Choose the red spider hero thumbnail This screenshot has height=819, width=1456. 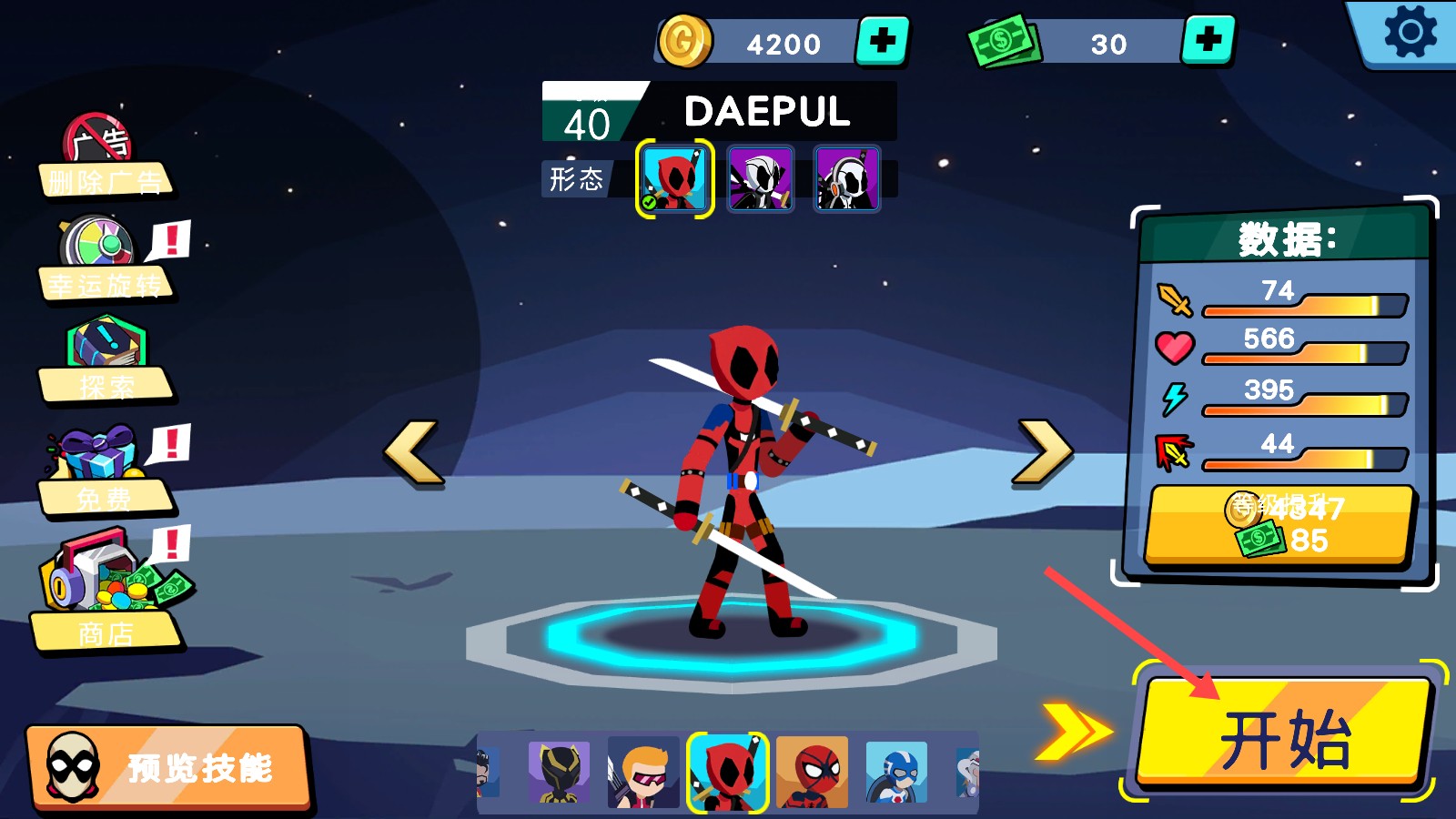point(812,773)
